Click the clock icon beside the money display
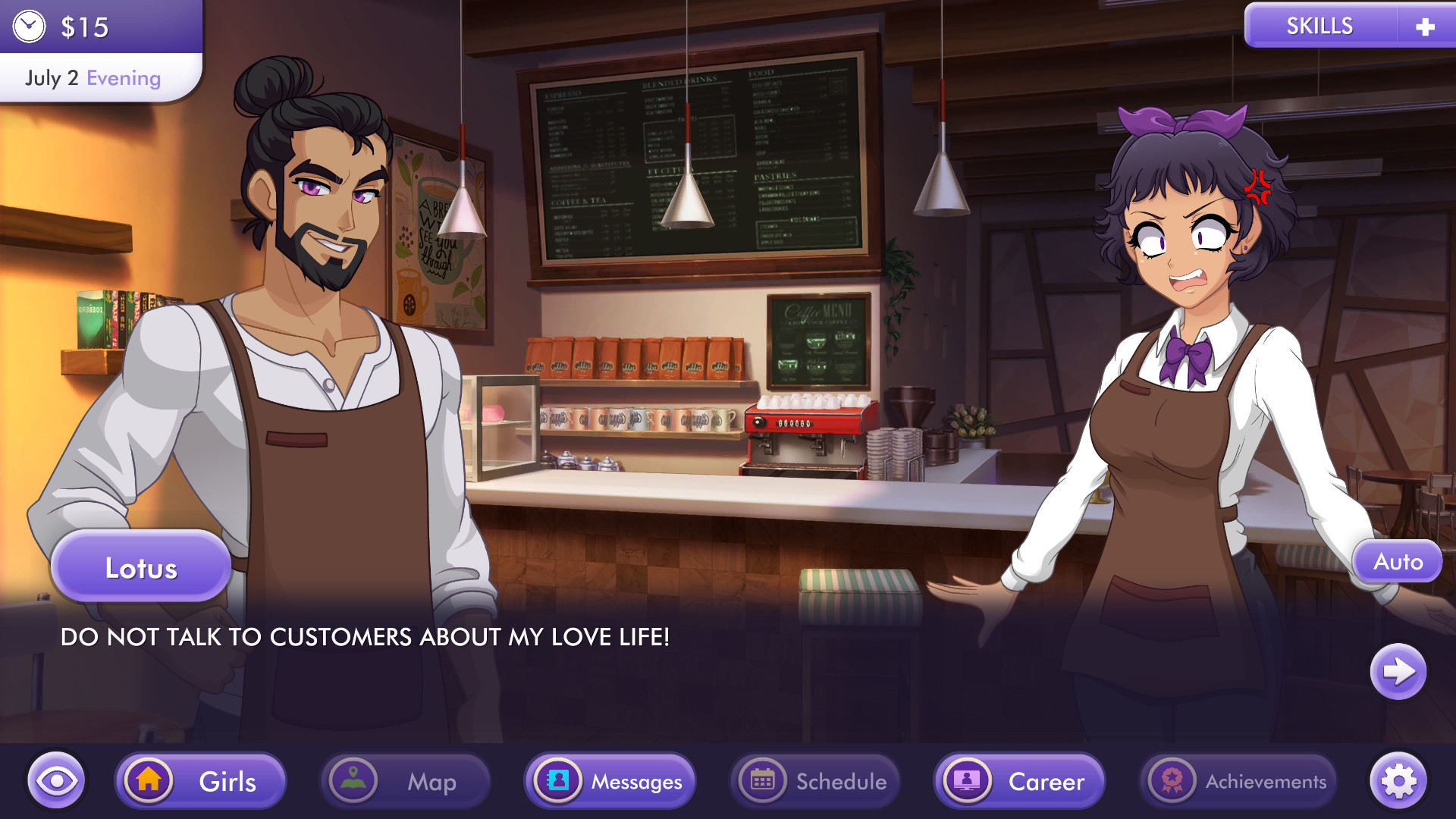The height and width of the screenshot is (819, 1456). click(x=29, y=25)
